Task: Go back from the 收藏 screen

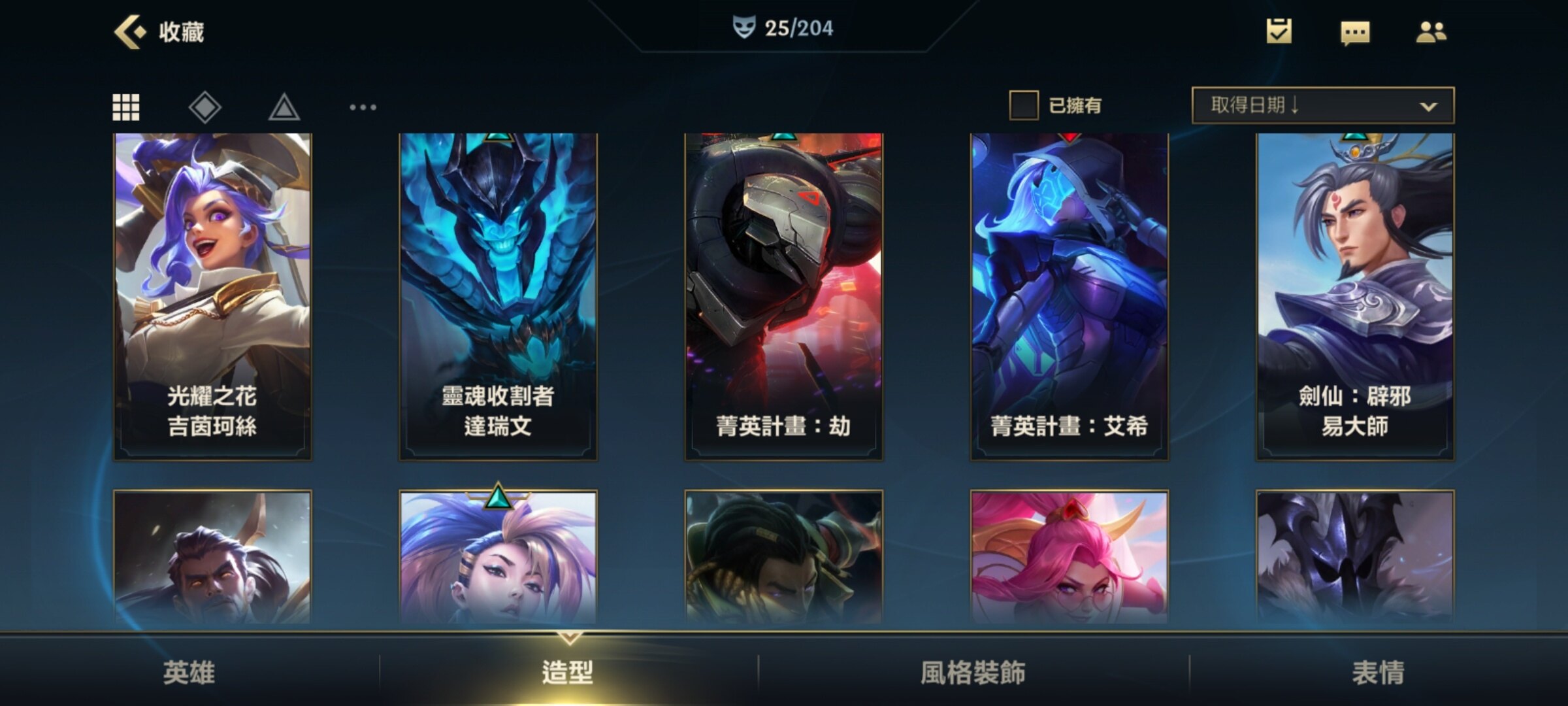Action: click(129, 31)
